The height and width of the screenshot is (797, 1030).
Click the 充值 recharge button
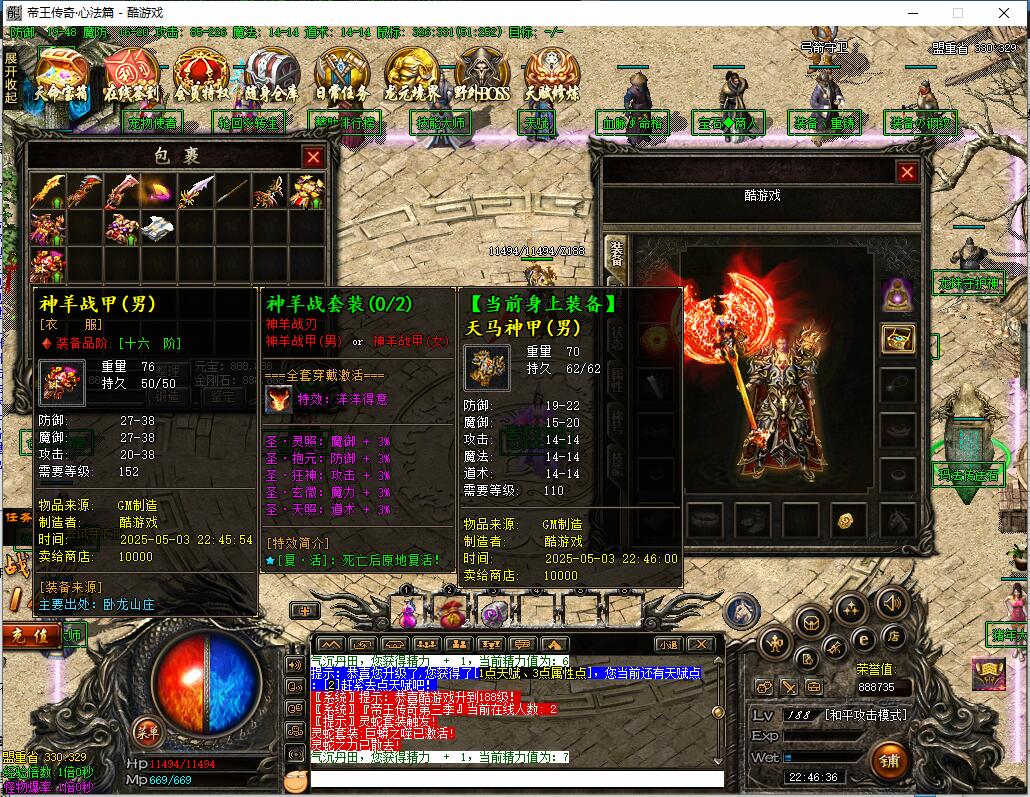pos(30,635)
